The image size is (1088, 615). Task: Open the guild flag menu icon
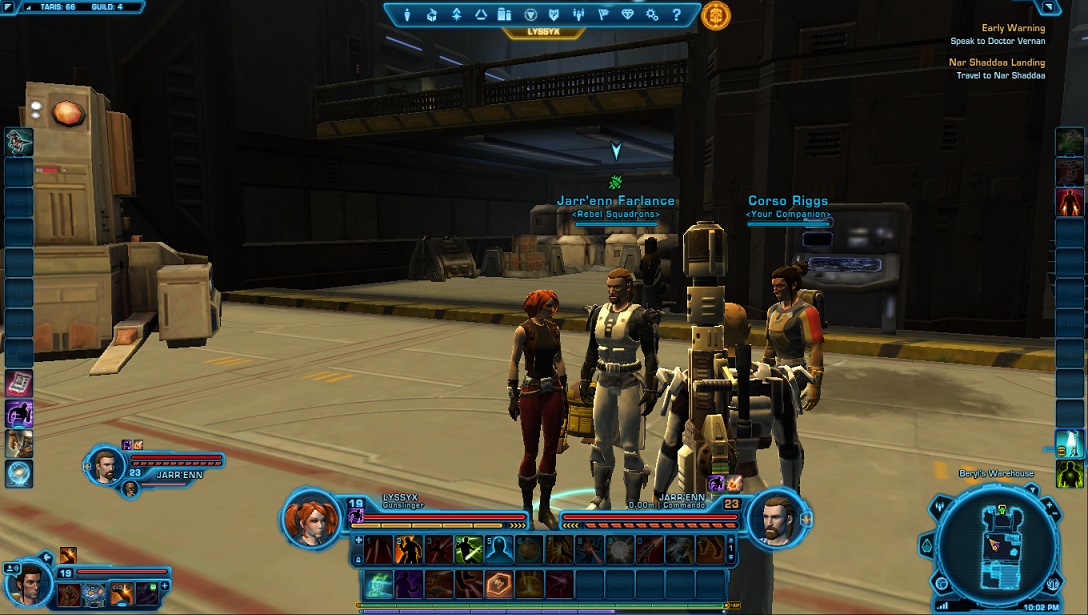click(x=603, y=15)
